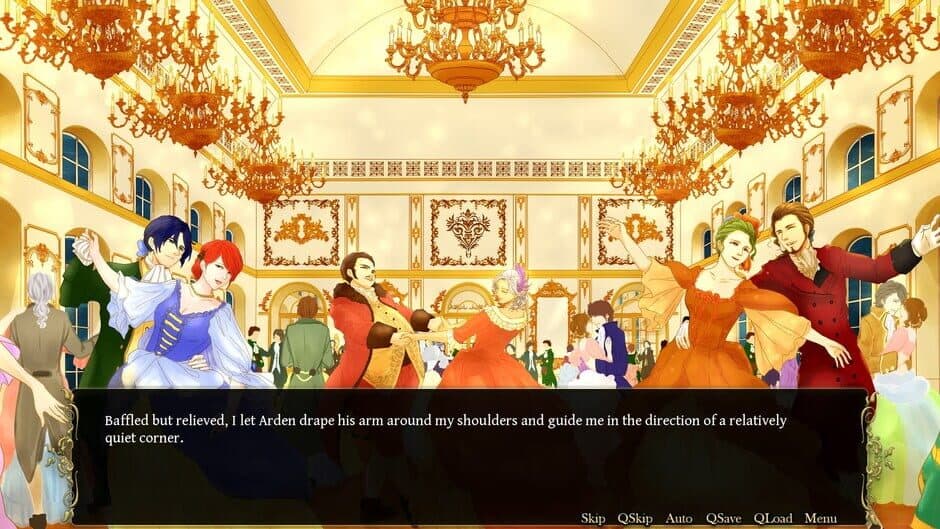940x529 pixels.
Task: Click the Skip button
Action: (x=593, y=518)
